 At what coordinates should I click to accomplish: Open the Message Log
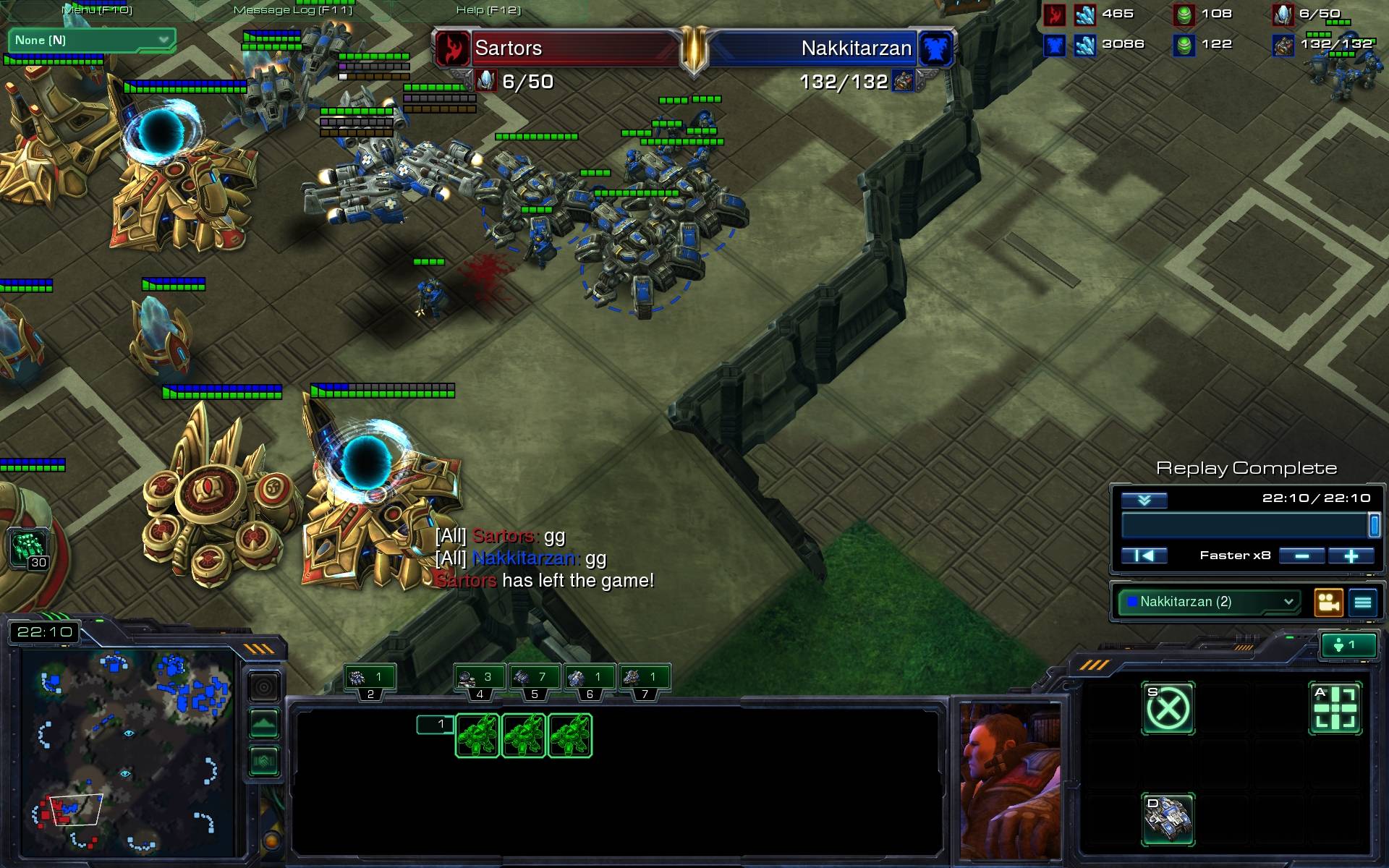point(292,10)
